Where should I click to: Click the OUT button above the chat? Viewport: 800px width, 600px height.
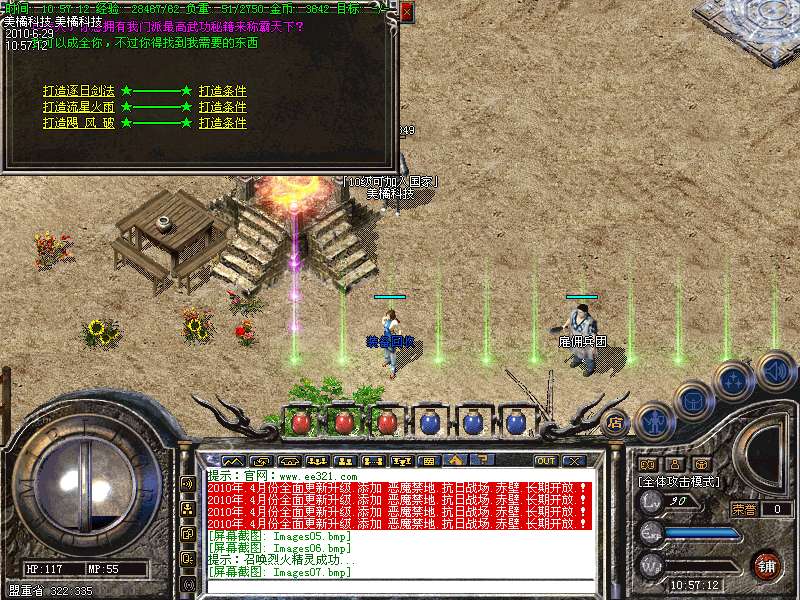click(546, 461)
